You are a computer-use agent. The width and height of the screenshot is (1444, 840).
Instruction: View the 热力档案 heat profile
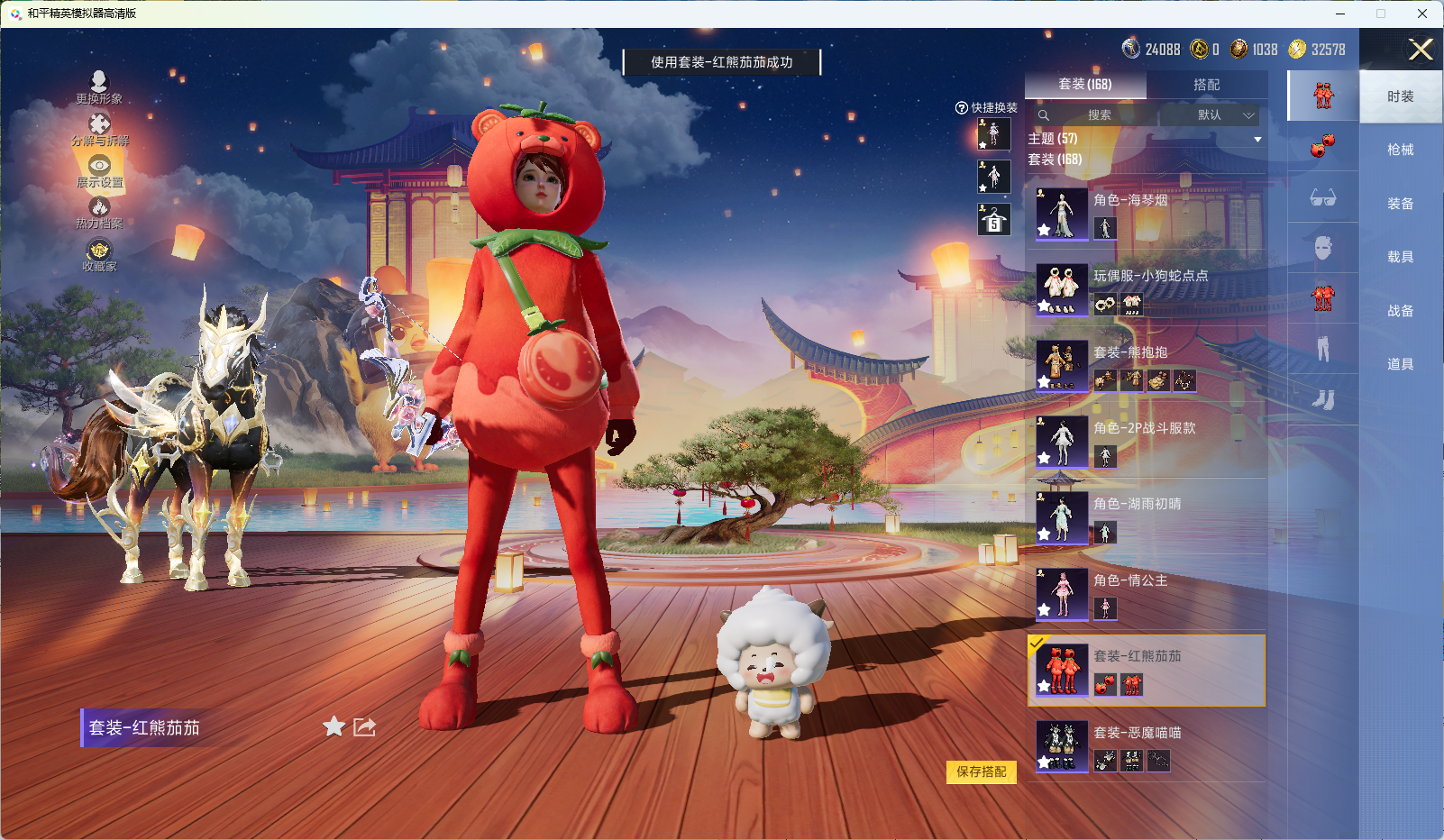pos(99,216)
